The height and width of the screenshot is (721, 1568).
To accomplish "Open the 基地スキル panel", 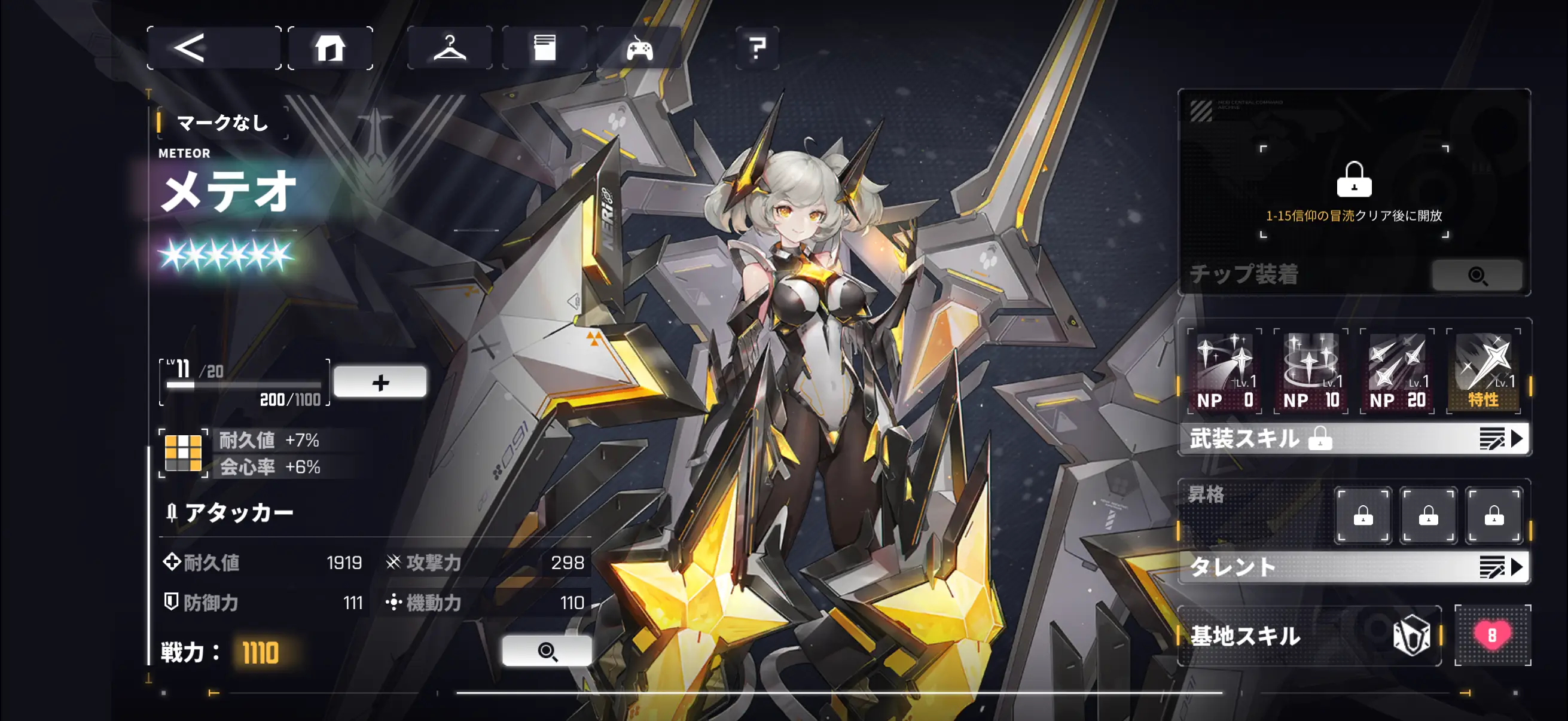I will (x=1308, y=636).
